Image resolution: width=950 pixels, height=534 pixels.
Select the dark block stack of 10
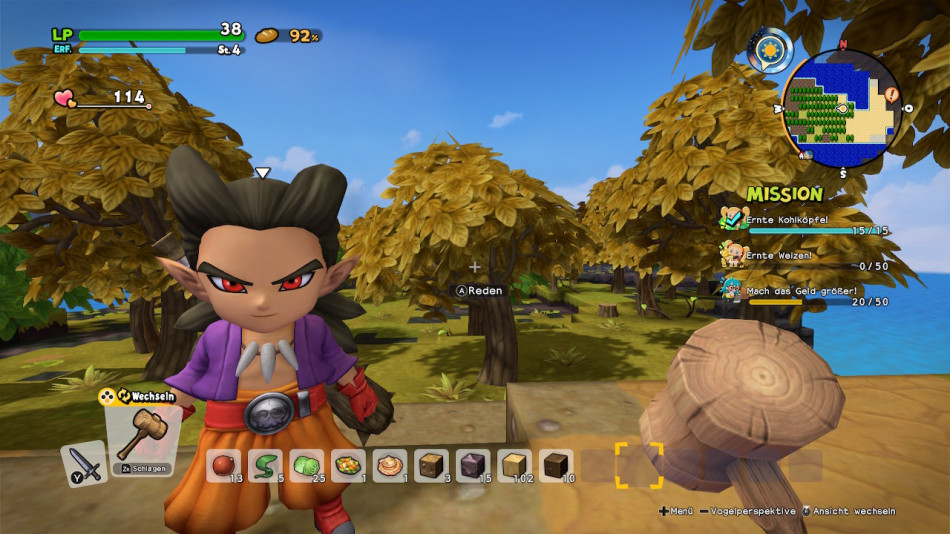[x=556, y=465]
